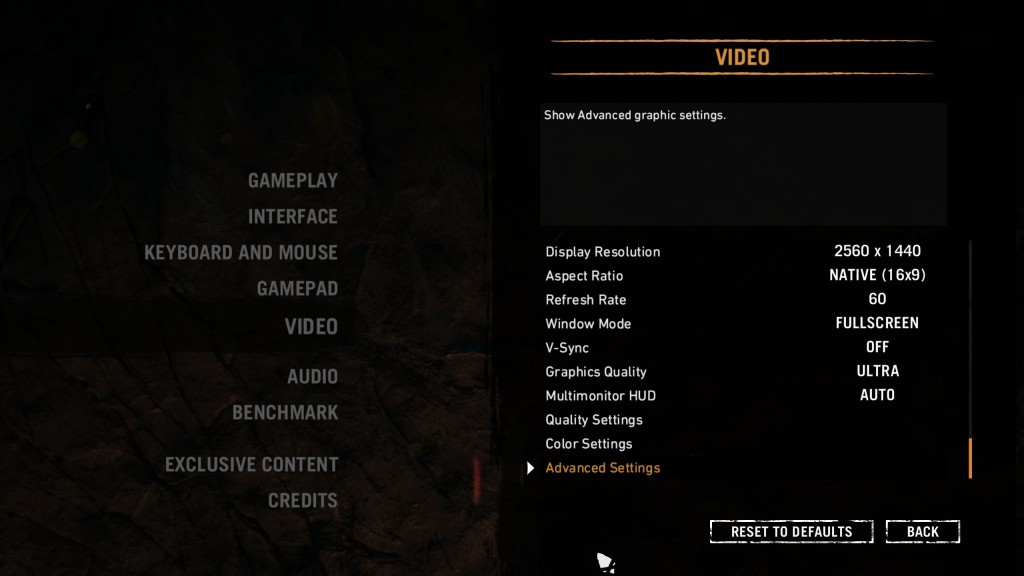Screen dimensions: 1024x576
Task: Go back with the Back button
Action: click(x=922, y=532)
